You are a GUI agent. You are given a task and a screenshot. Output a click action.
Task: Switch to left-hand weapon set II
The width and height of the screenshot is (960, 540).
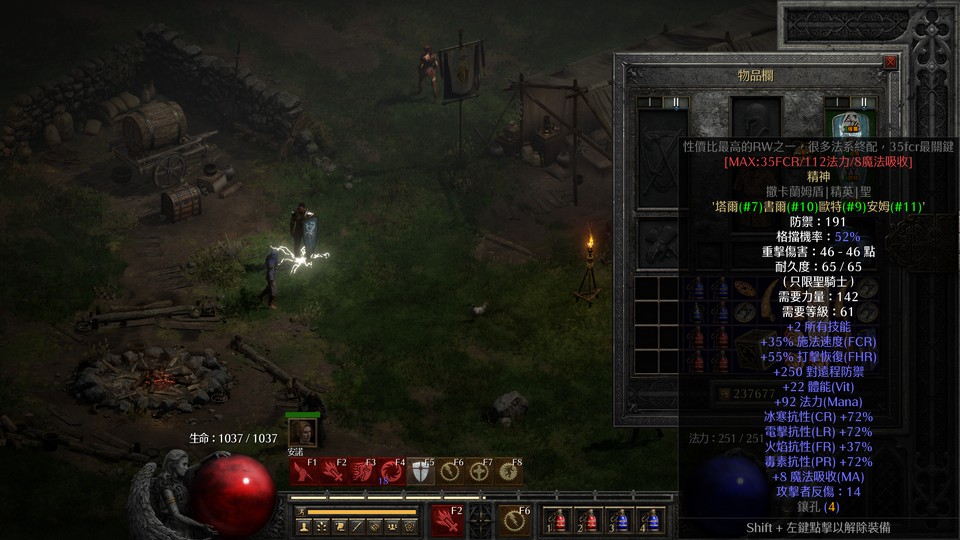[675, 102]
